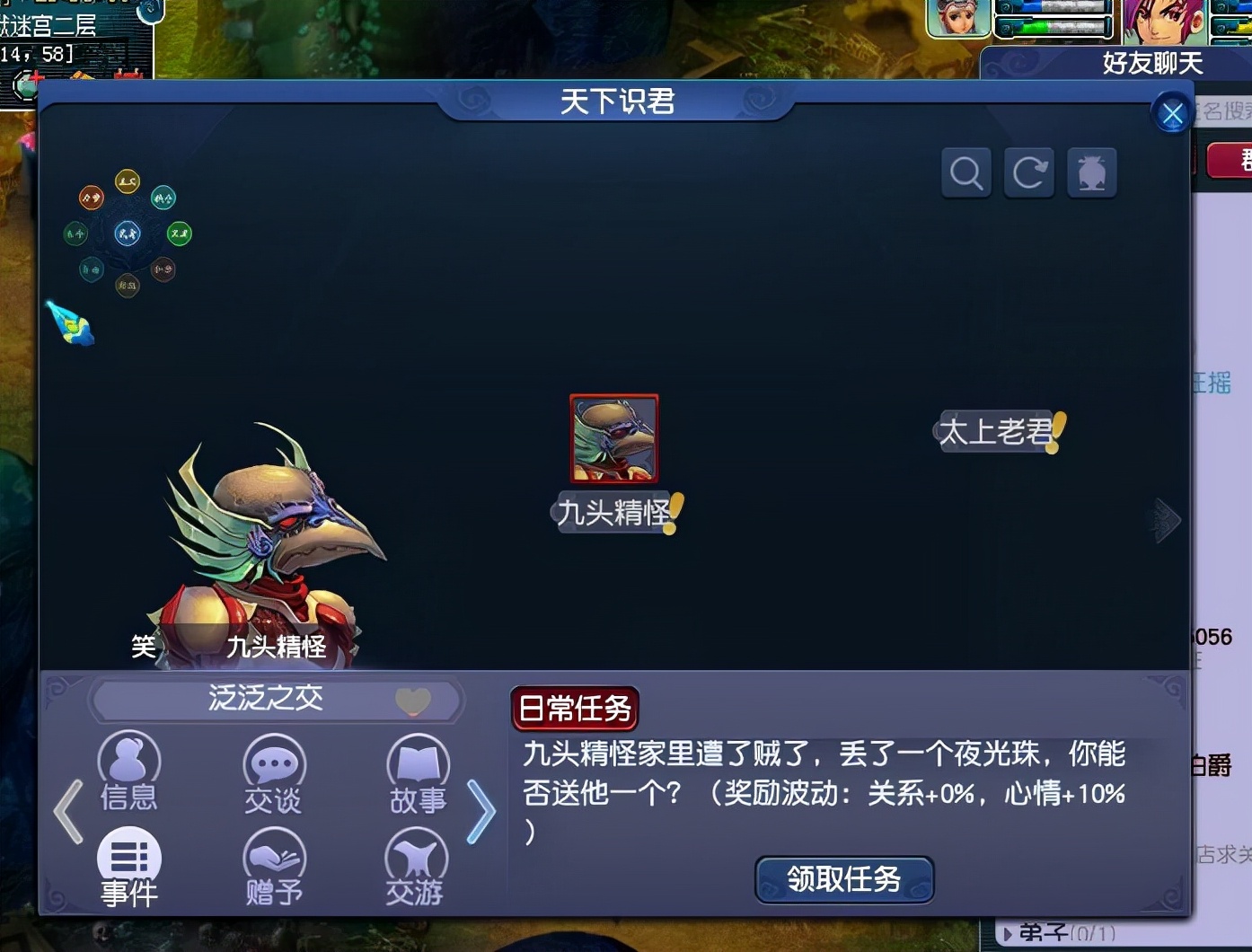Select the 九头精怪 portrait thumbnail
Image resolution: width=1252 pixels, height=952 pixels.
click(613, 439)
